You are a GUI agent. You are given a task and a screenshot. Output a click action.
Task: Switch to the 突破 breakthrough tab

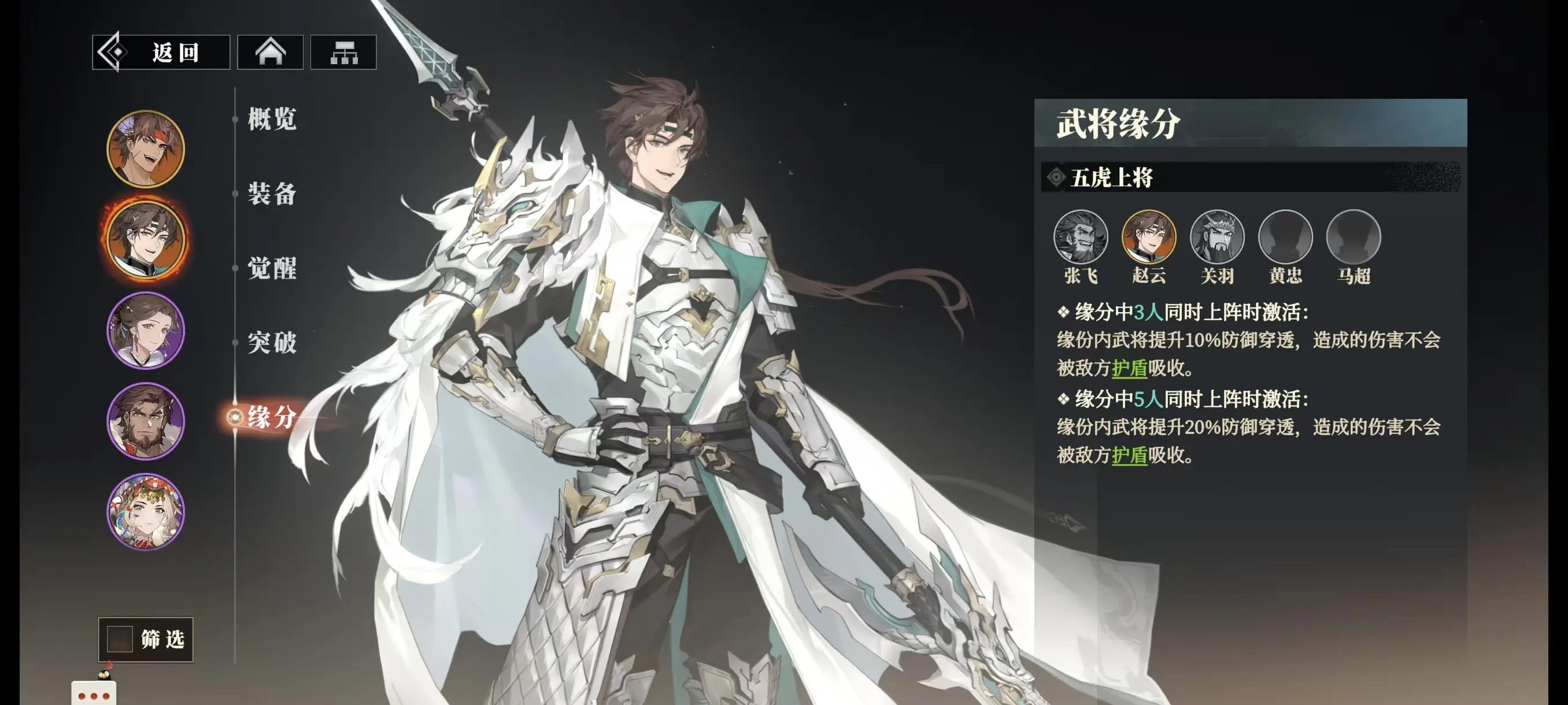point(272,343)
